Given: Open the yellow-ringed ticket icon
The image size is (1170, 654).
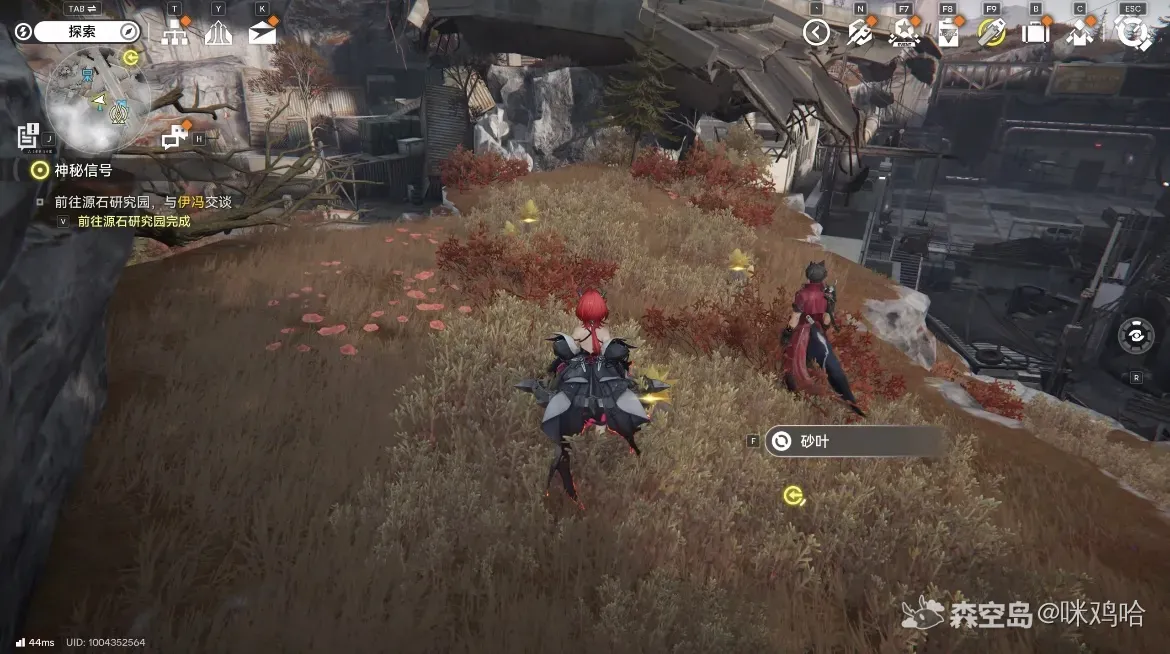Looking at the screenshot, I should [991, 33].
